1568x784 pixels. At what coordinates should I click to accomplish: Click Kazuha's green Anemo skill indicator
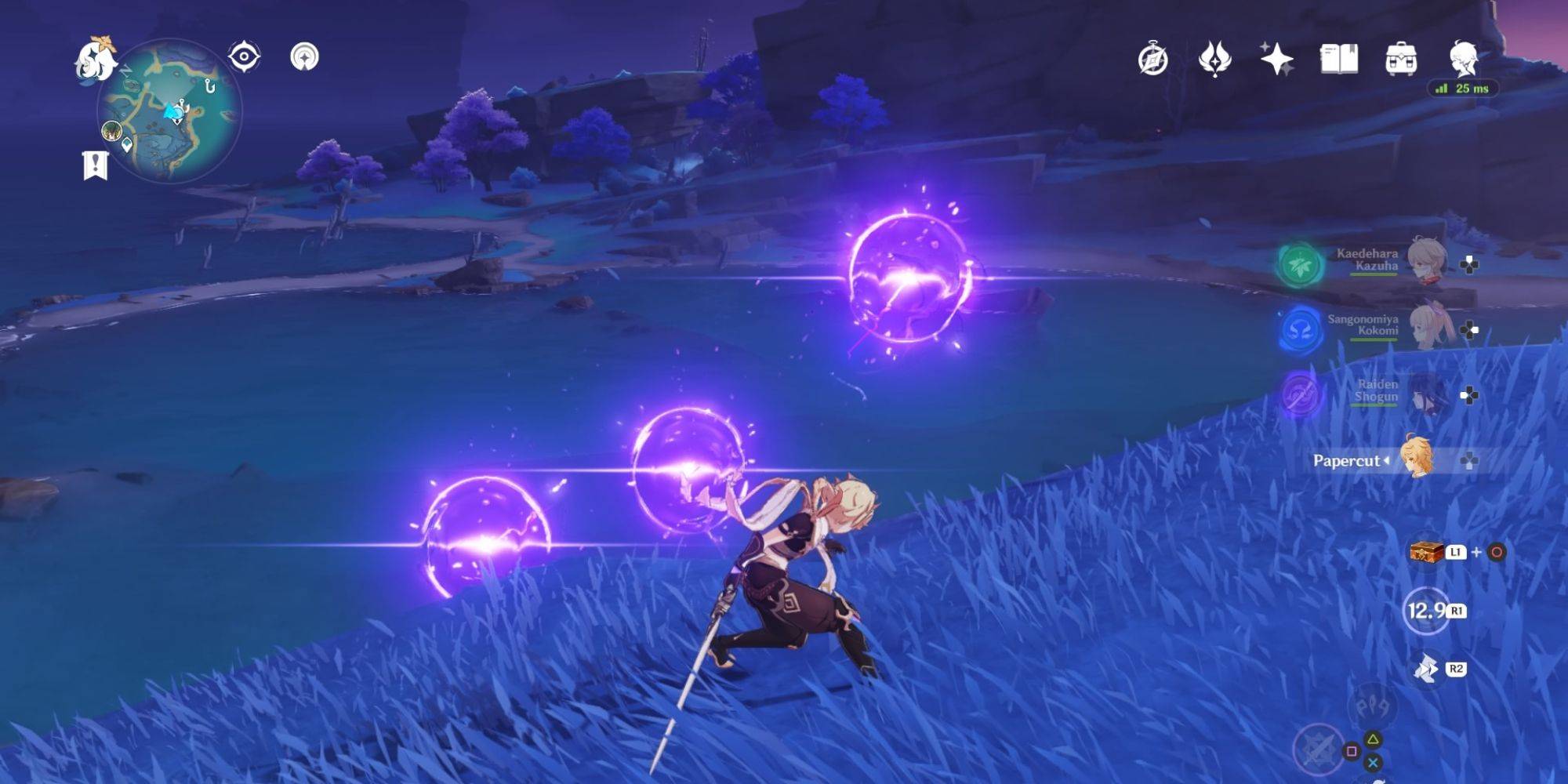pyautogui.click(x=1301, y=267)
